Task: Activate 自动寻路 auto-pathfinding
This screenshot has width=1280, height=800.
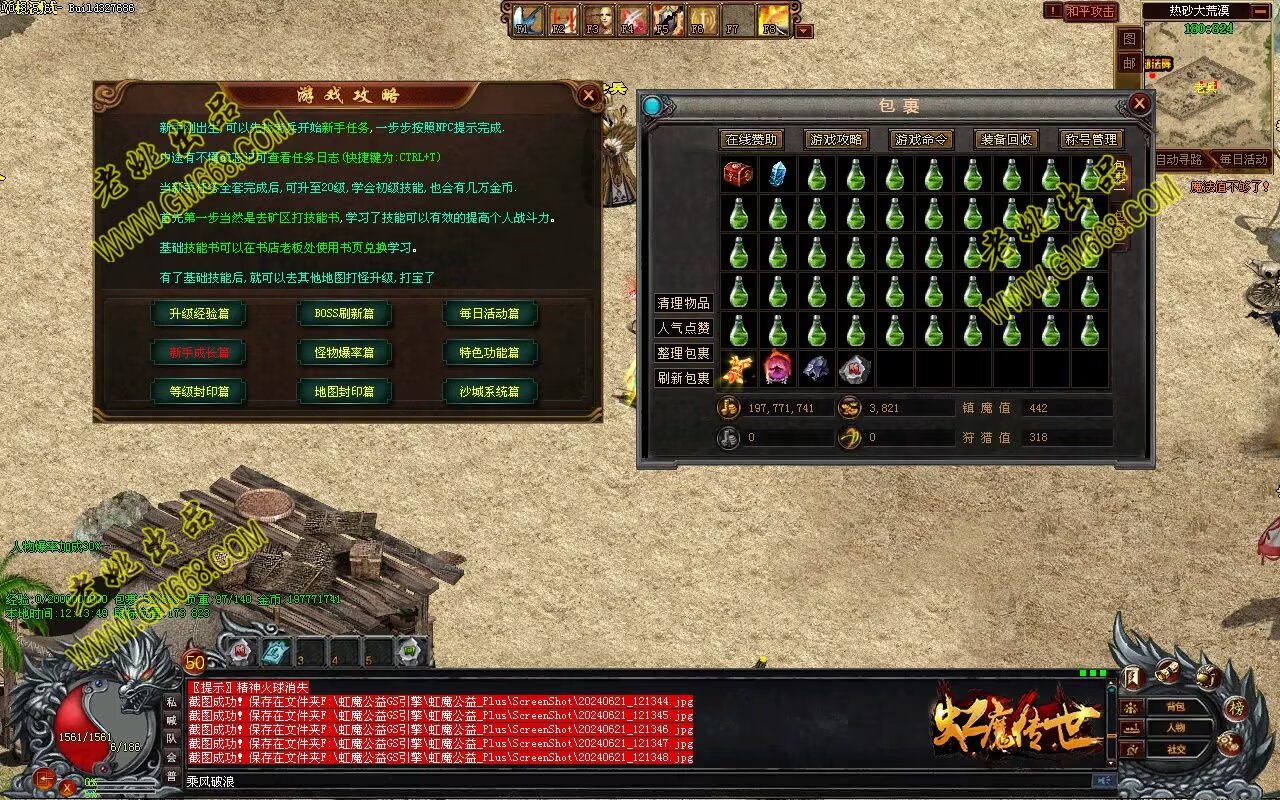Action: click(1179, 160)
